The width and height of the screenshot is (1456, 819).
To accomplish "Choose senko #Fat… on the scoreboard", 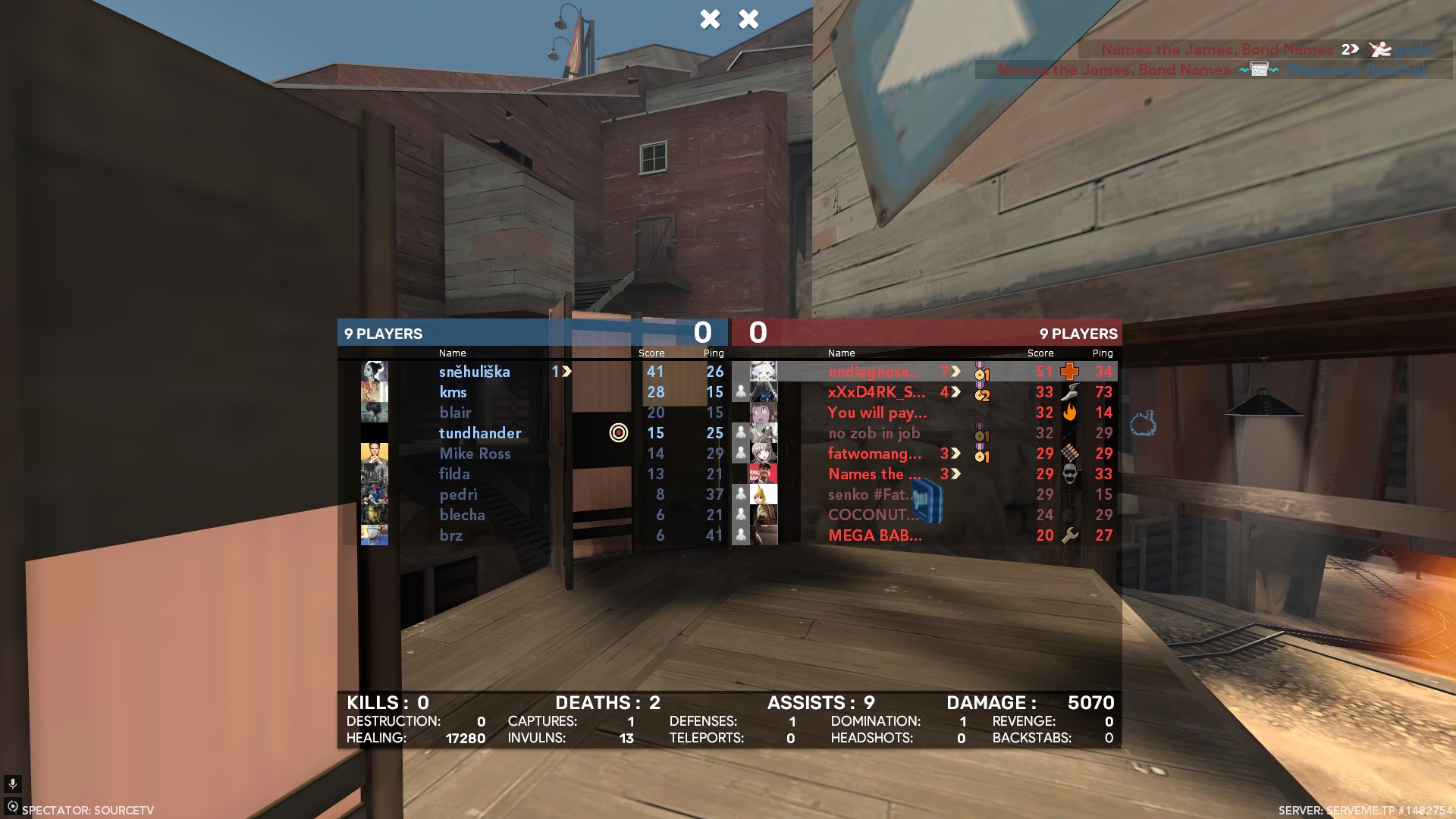I will [x=868, y=494].
